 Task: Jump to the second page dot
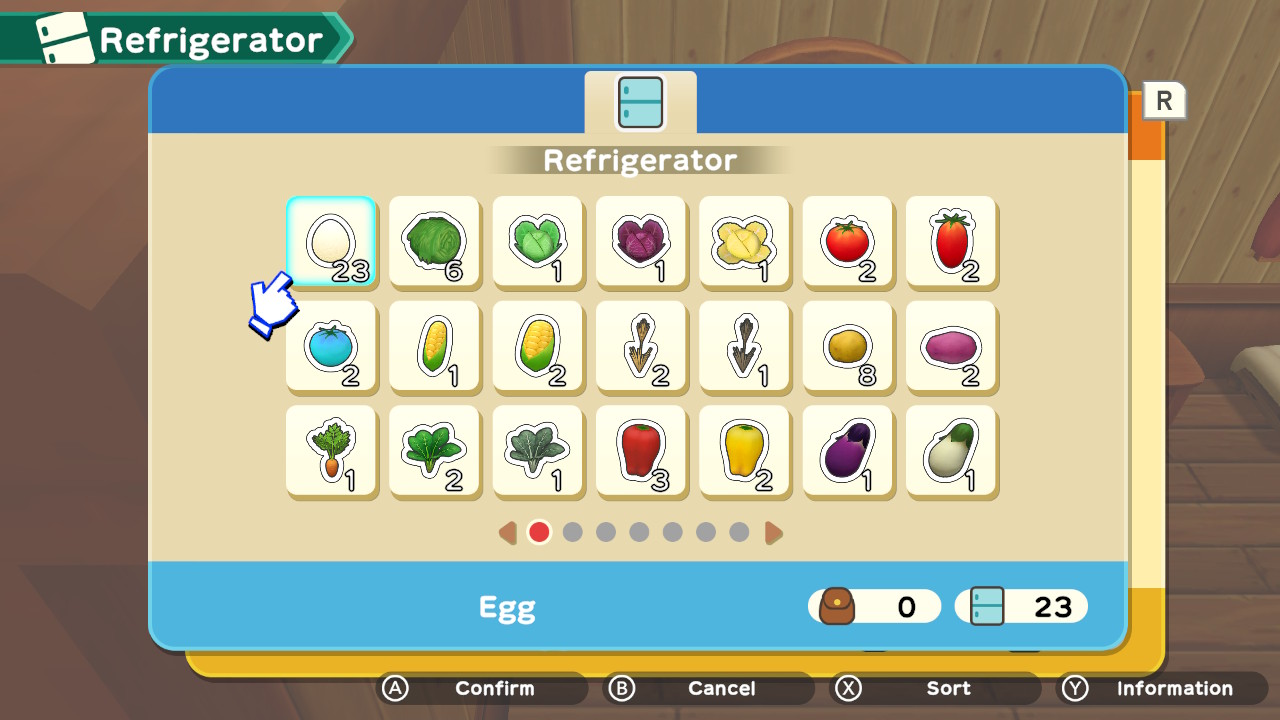pos(573,533)
